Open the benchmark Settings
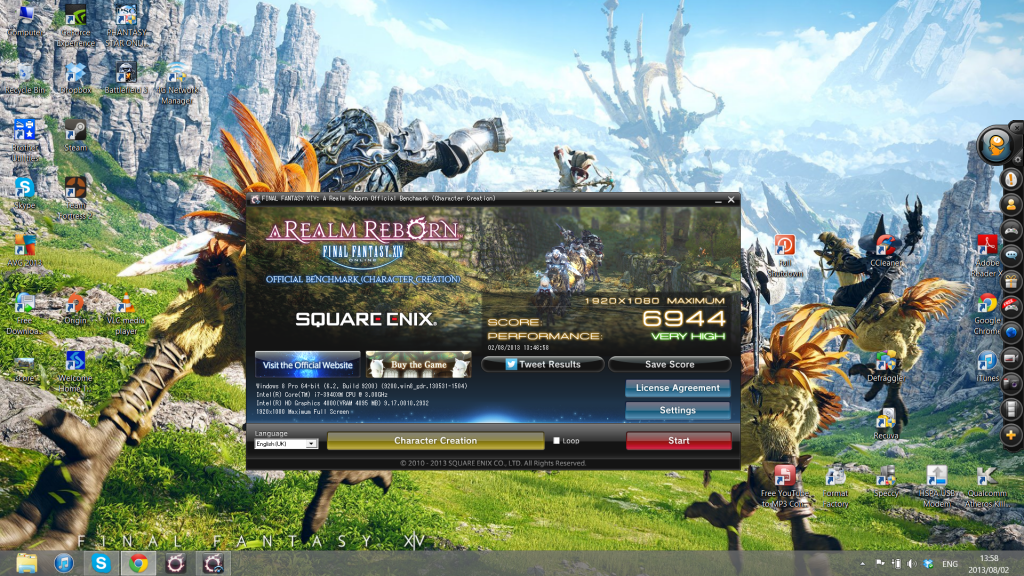The width and height of the screenshot is (1024, 576). tap(677, 410)
